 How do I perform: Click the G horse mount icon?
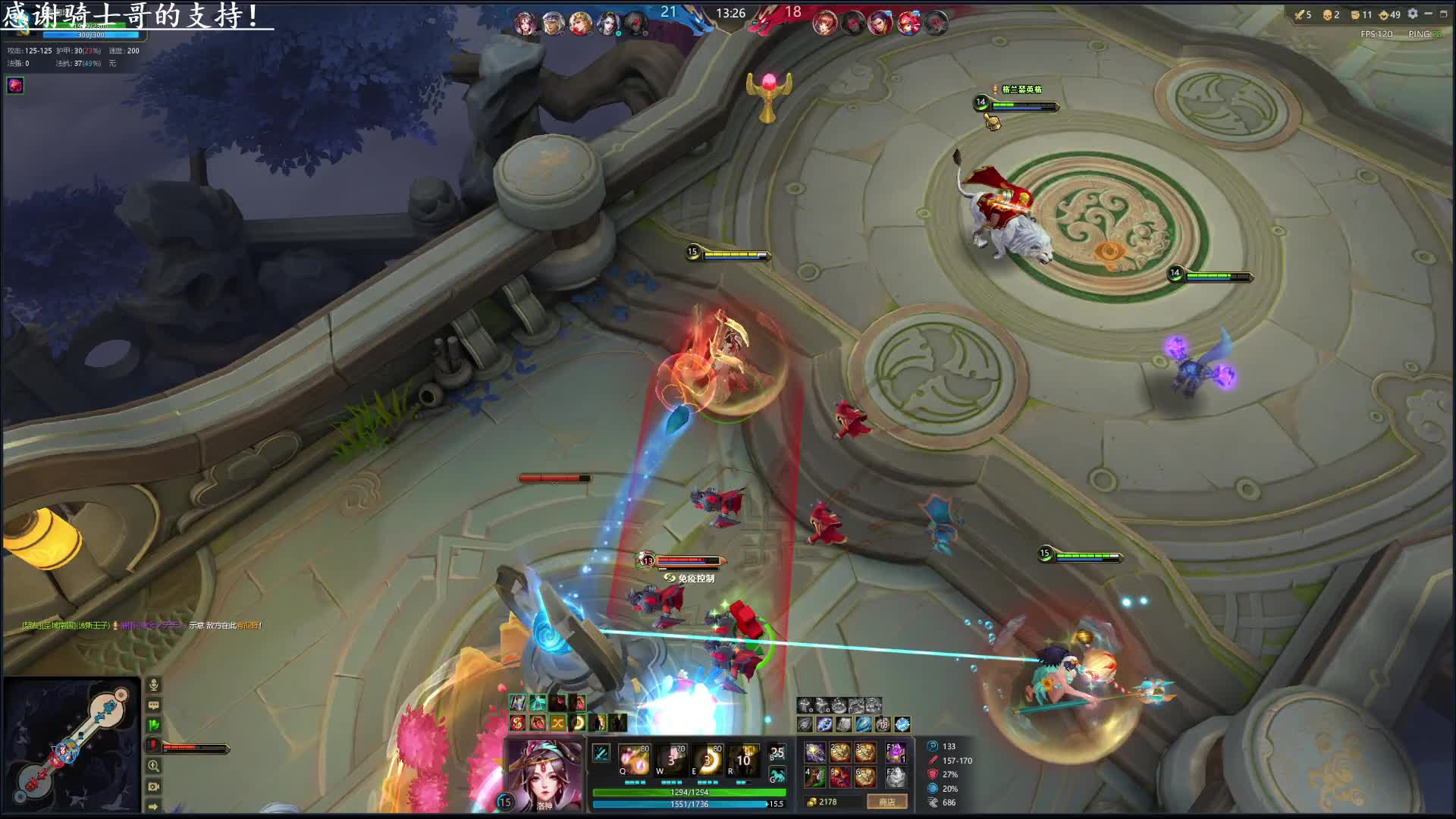[x=777, y=775]
